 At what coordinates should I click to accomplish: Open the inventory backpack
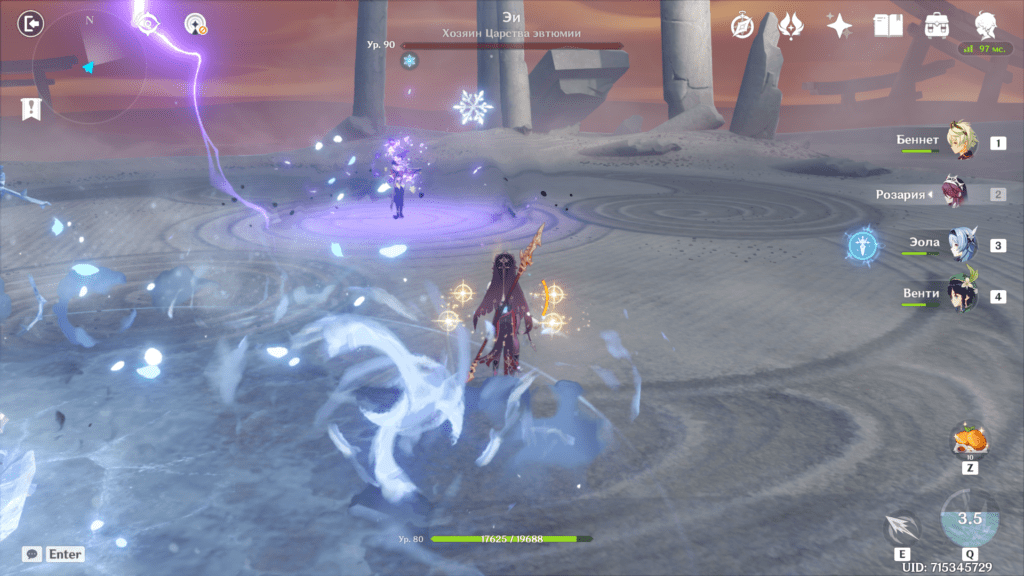click(x=936, y=26)
